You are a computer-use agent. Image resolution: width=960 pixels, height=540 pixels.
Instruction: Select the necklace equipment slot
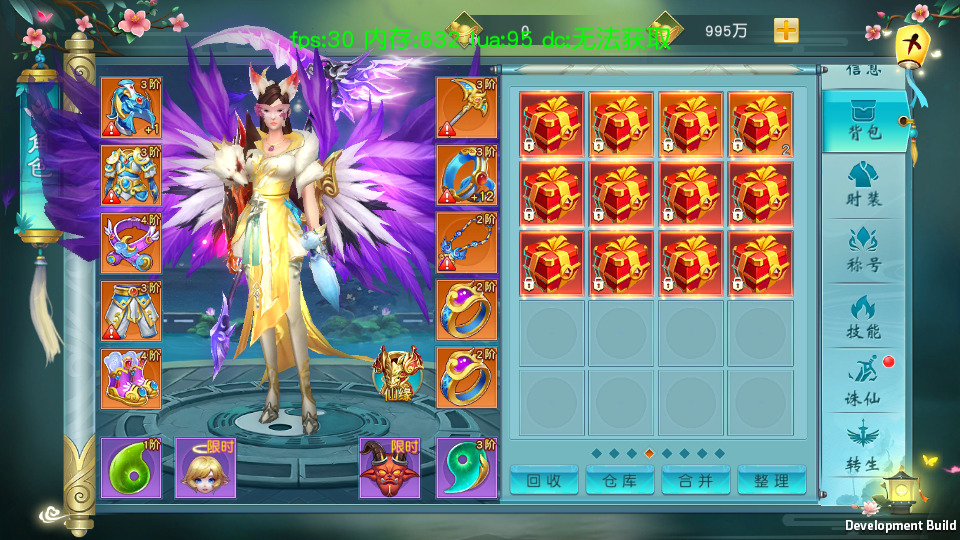[466, 243]
